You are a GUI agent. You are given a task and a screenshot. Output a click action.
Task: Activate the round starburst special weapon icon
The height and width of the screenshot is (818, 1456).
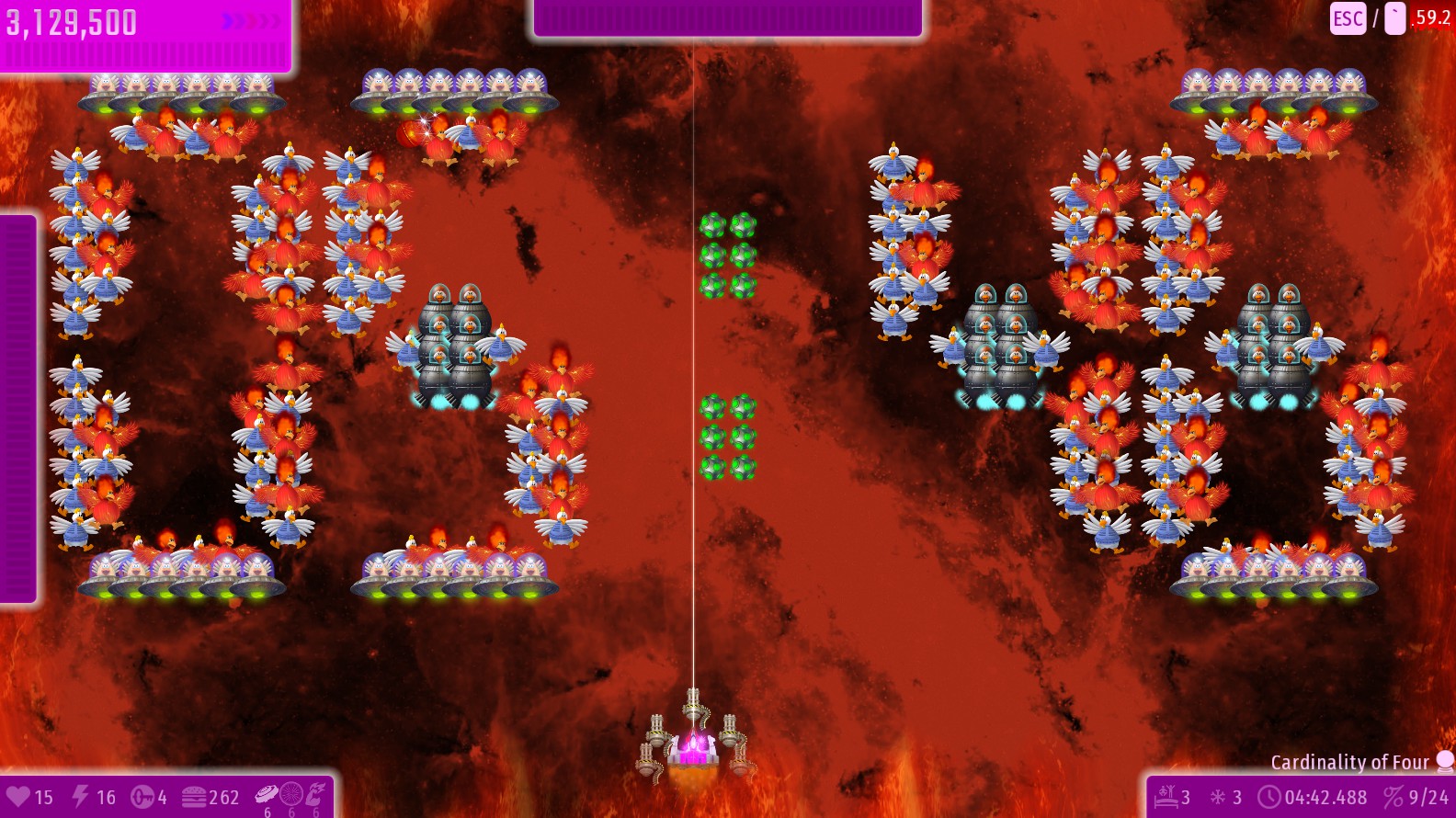pyautogui.click(x=290, y=793)
